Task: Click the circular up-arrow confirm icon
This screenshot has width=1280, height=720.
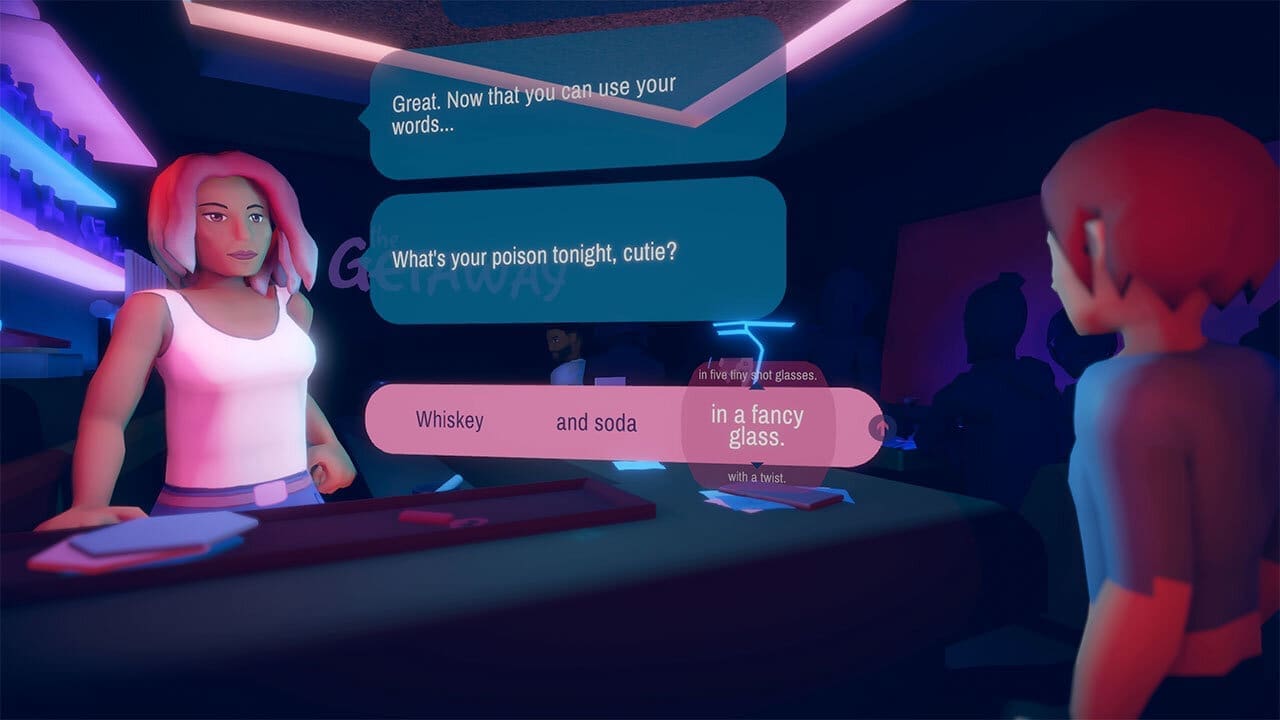Action: click(x=881, y=425)
